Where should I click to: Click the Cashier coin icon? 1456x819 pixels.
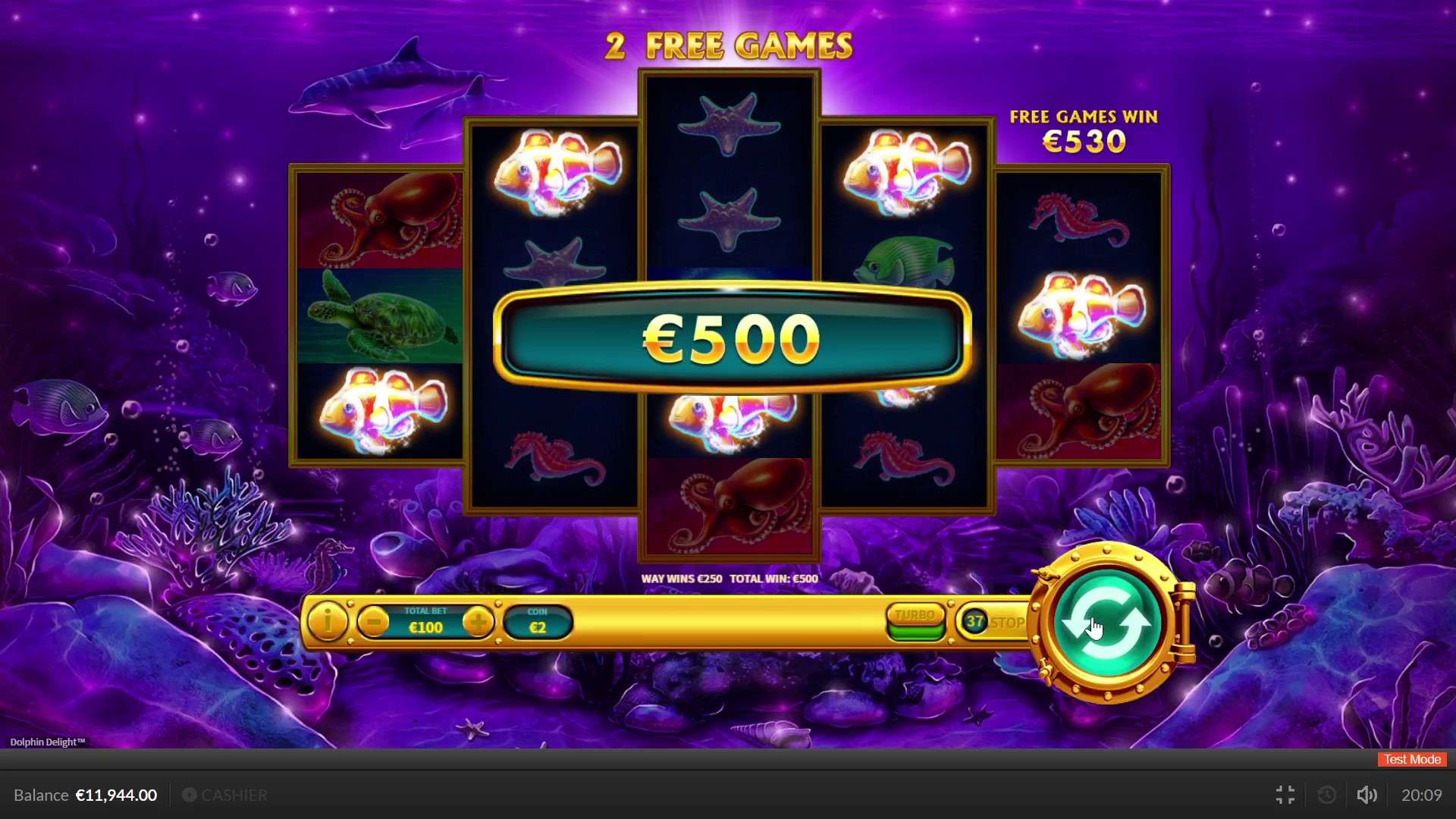coord(190,795)
